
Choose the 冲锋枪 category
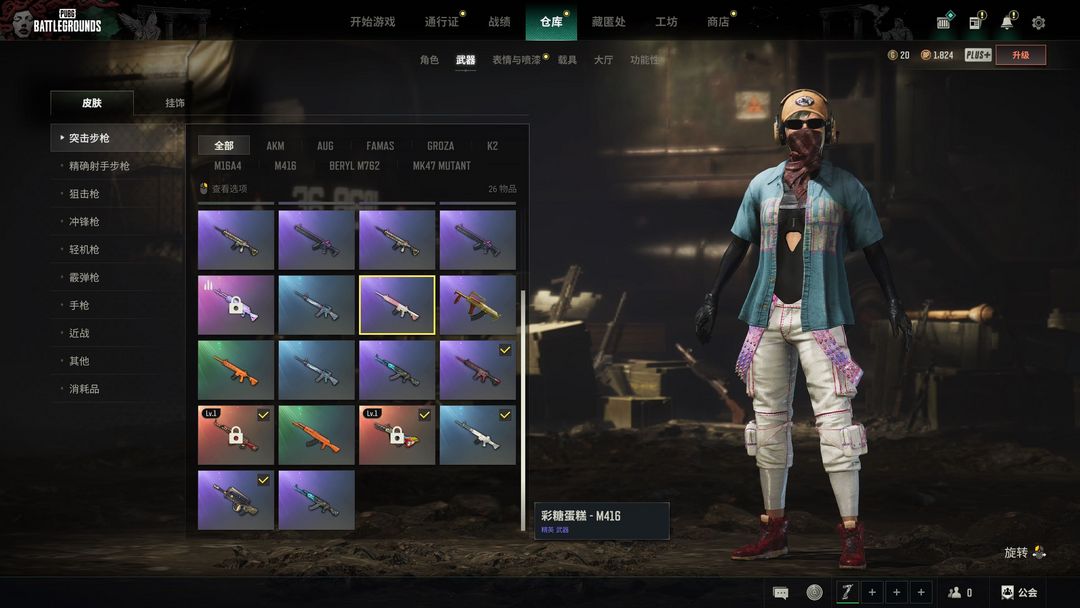click(x=84, y=222)
